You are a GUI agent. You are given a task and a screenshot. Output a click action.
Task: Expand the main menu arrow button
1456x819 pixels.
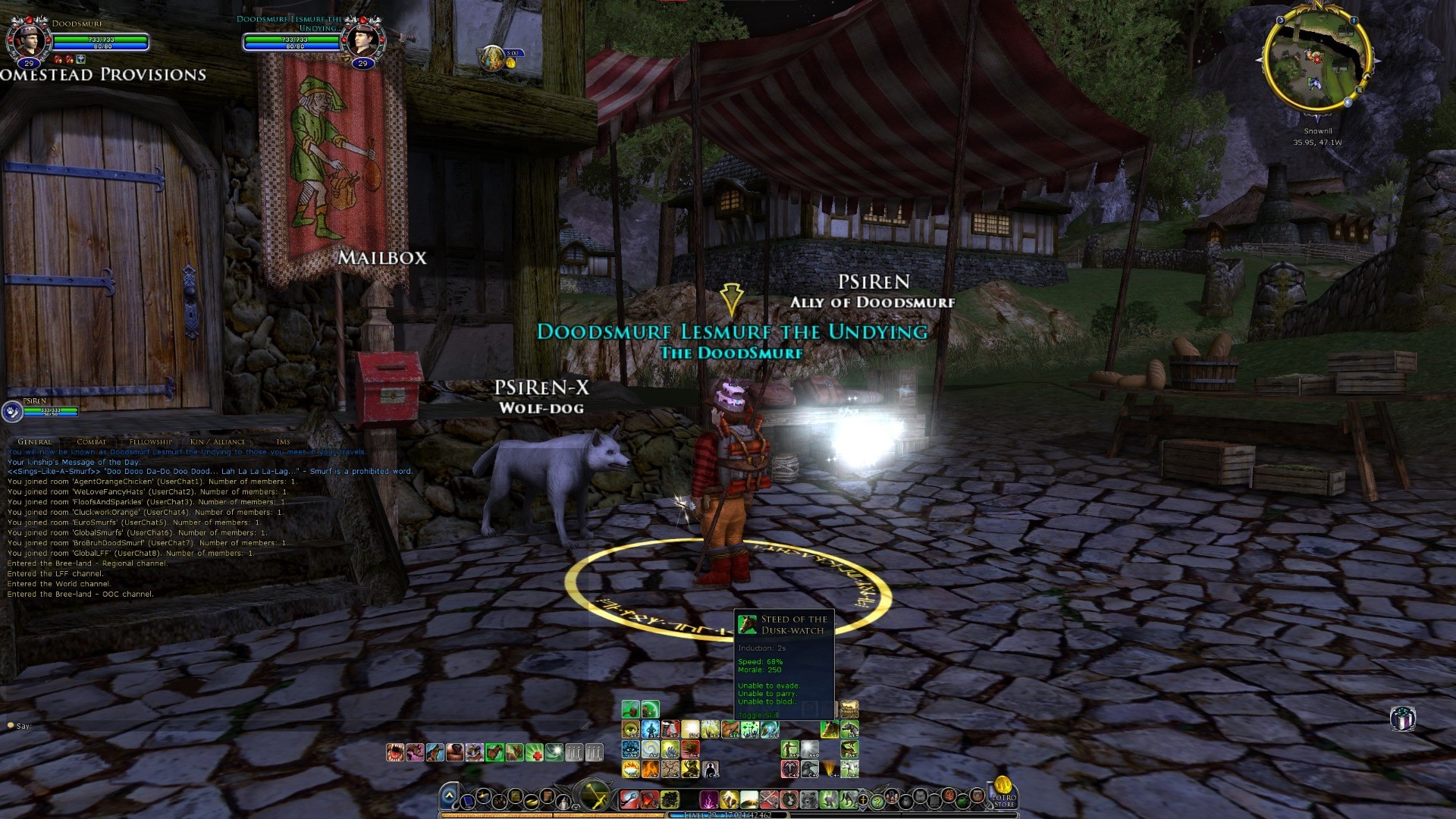[x=449, y=796]
